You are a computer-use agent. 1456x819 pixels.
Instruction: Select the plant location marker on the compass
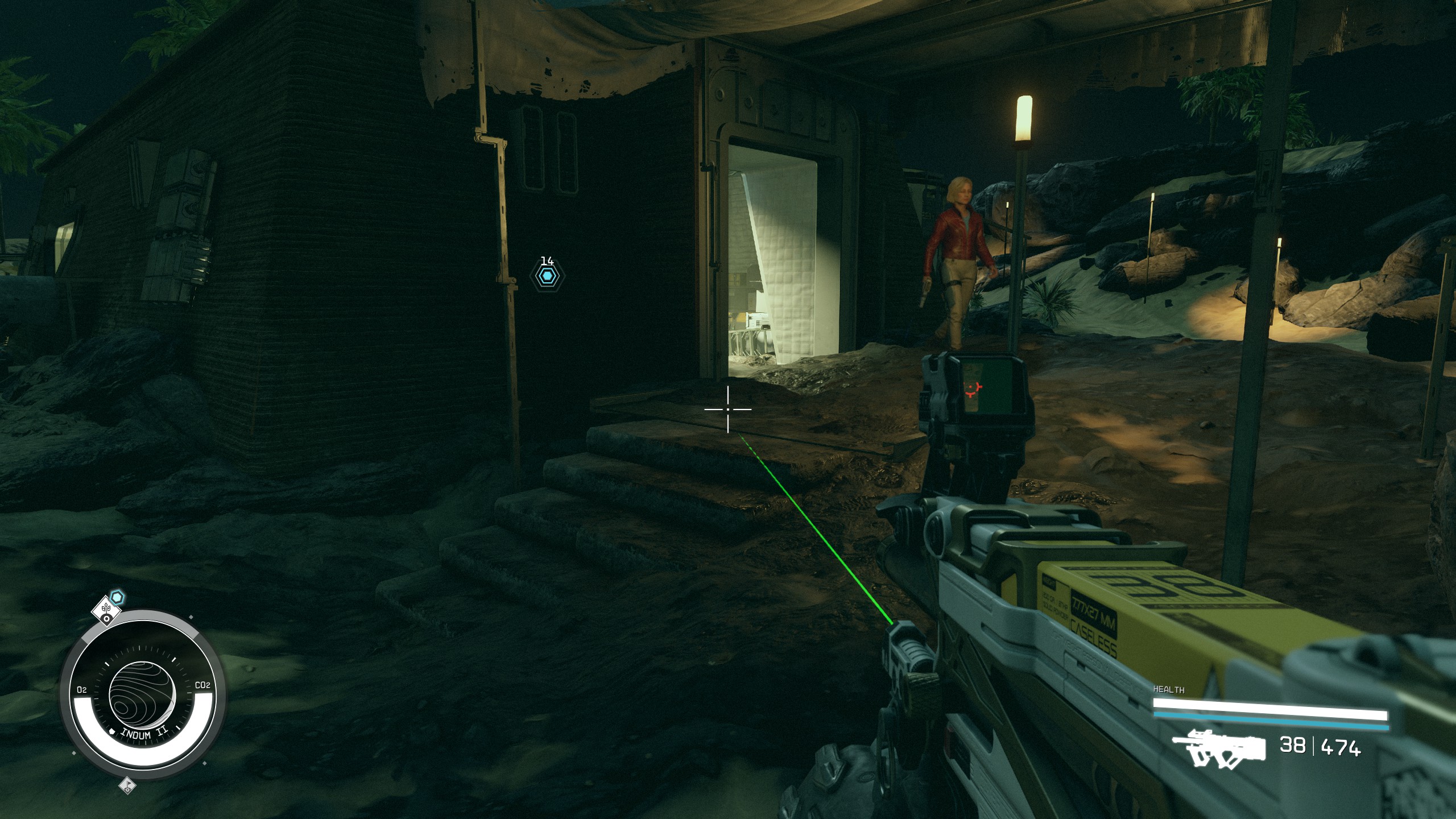(106, 610)
